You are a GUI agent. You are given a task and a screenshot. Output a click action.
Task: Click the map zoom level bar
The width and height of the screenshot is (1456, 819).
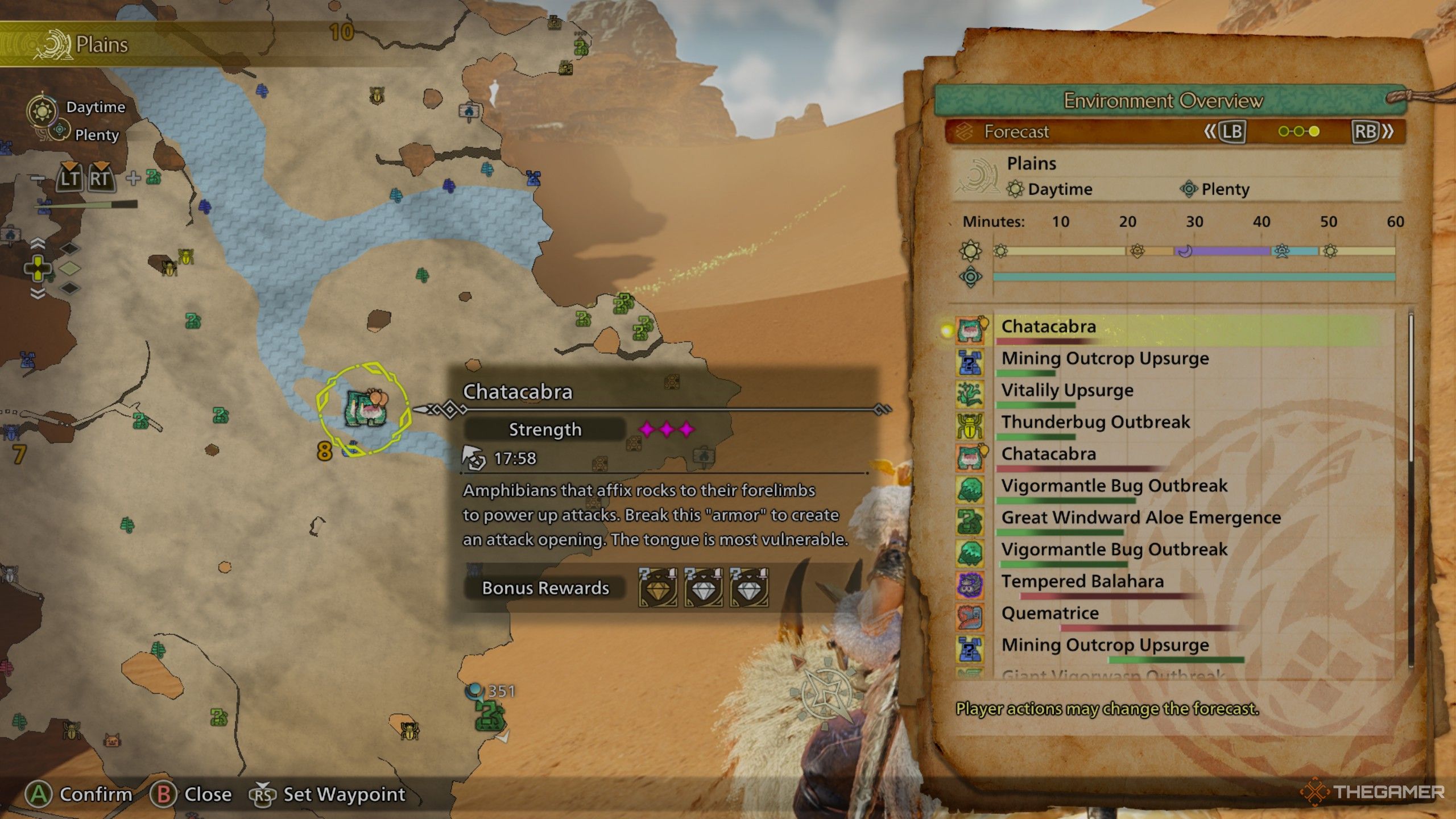86,205
